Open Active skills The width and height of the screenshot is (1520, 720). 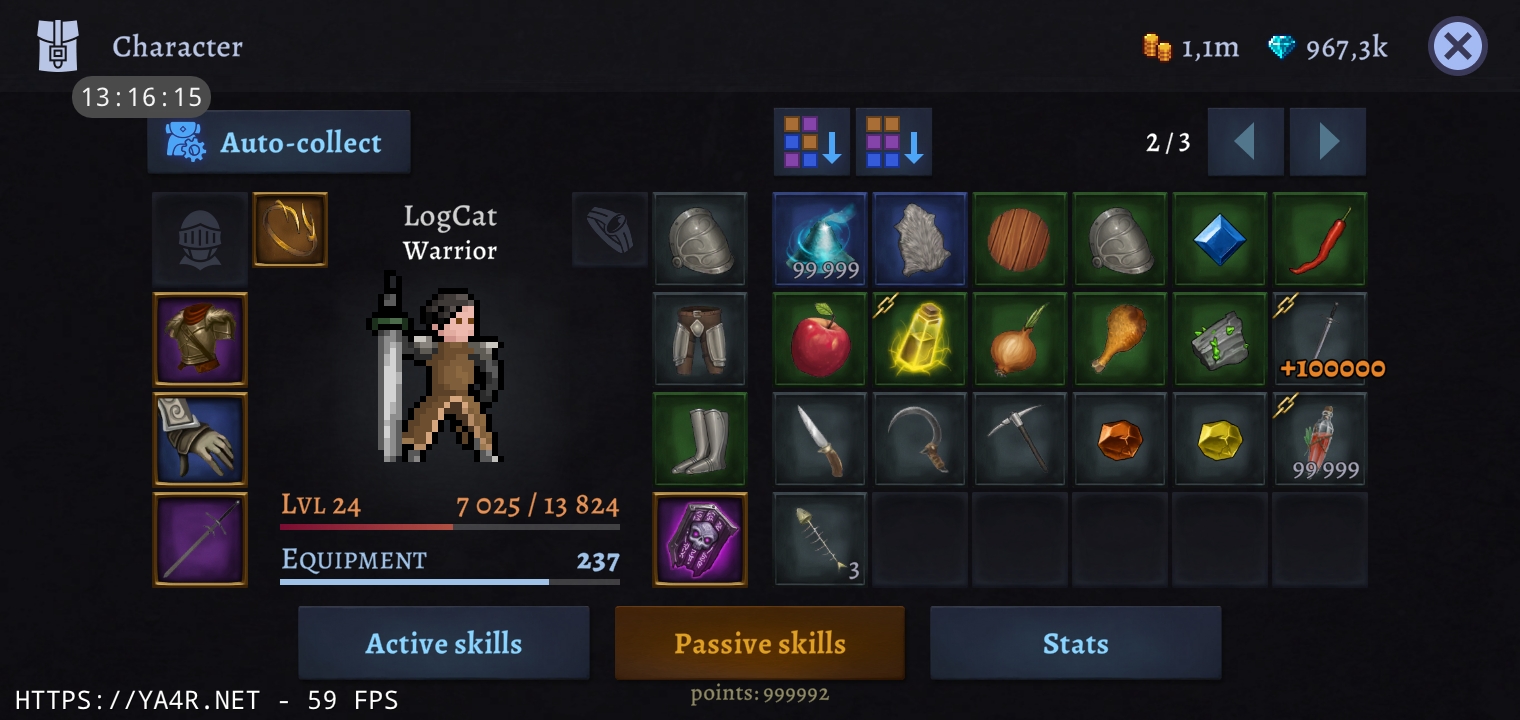[443, 643]
